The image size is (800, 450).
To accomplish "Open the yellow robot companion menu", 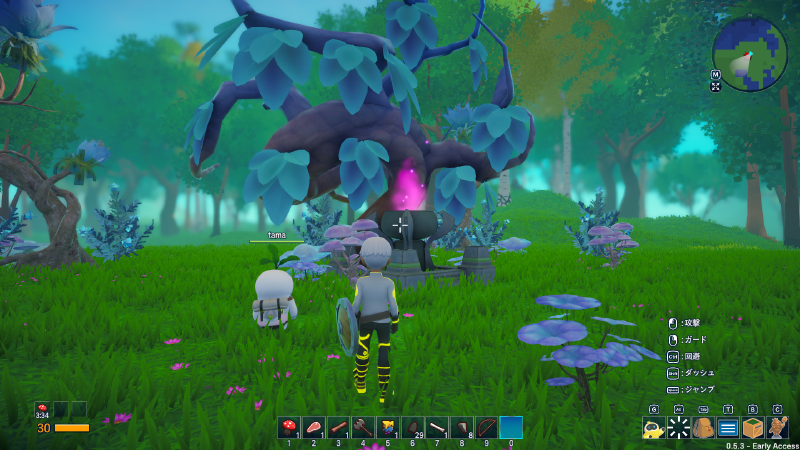I will coord(653,429).
